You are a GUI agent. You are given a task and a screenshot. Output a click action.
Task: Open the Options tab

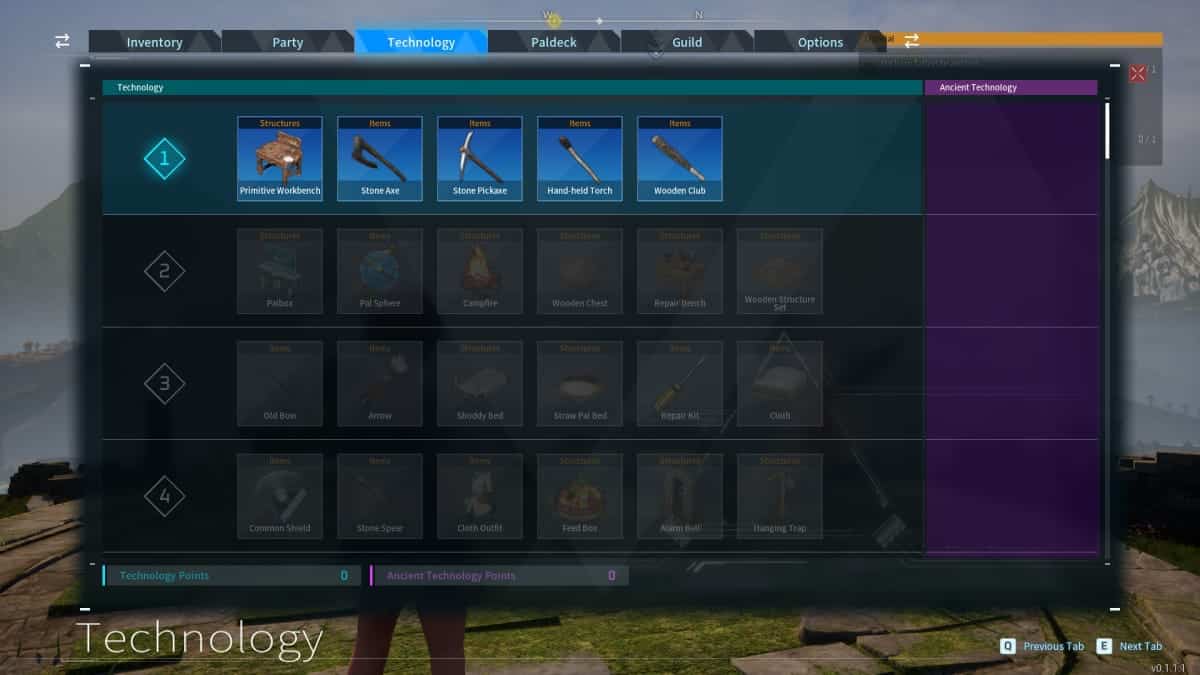pos(820,42)
